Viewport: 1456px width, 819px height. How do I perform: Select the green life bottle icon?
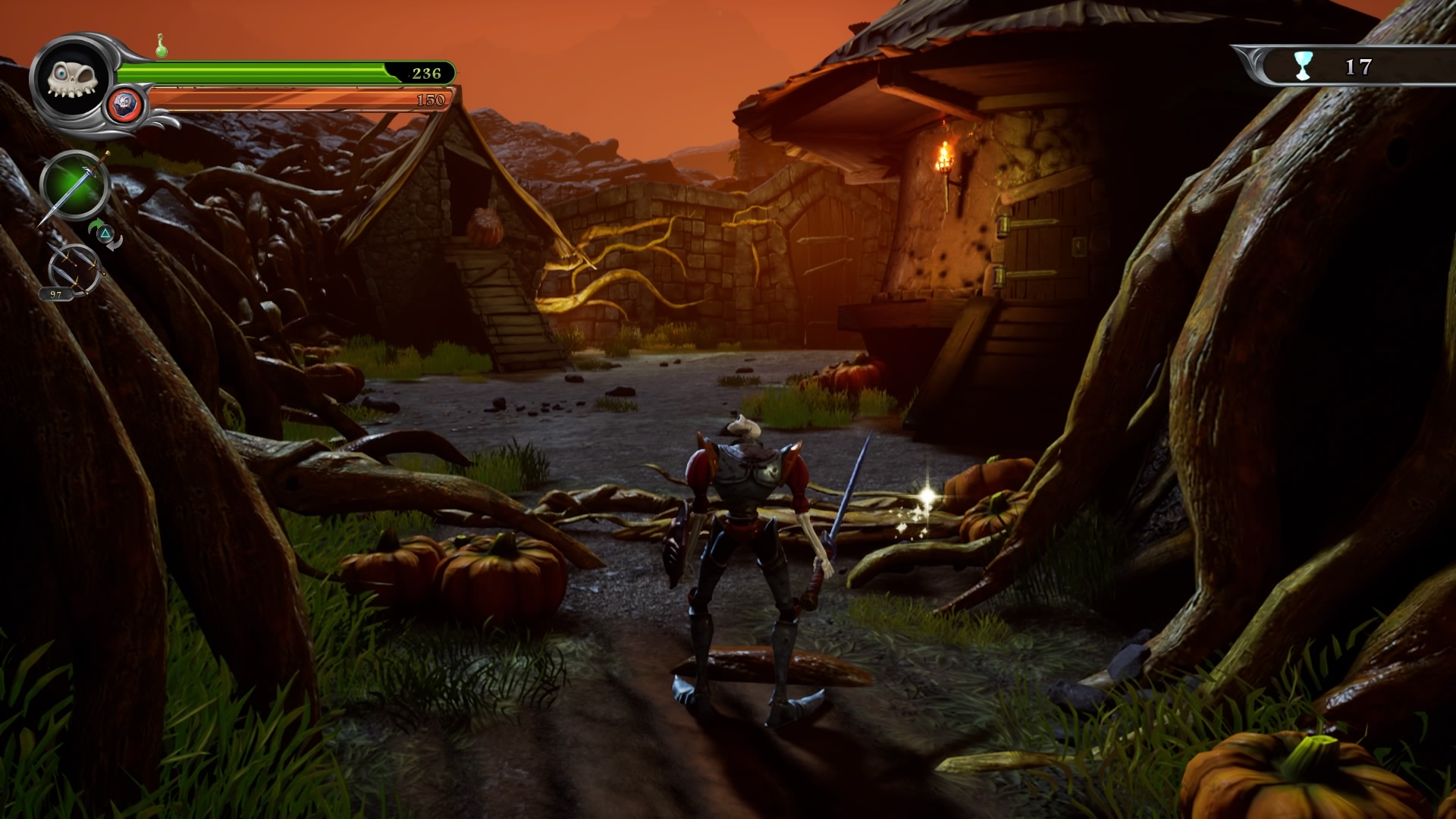[161, 47]
